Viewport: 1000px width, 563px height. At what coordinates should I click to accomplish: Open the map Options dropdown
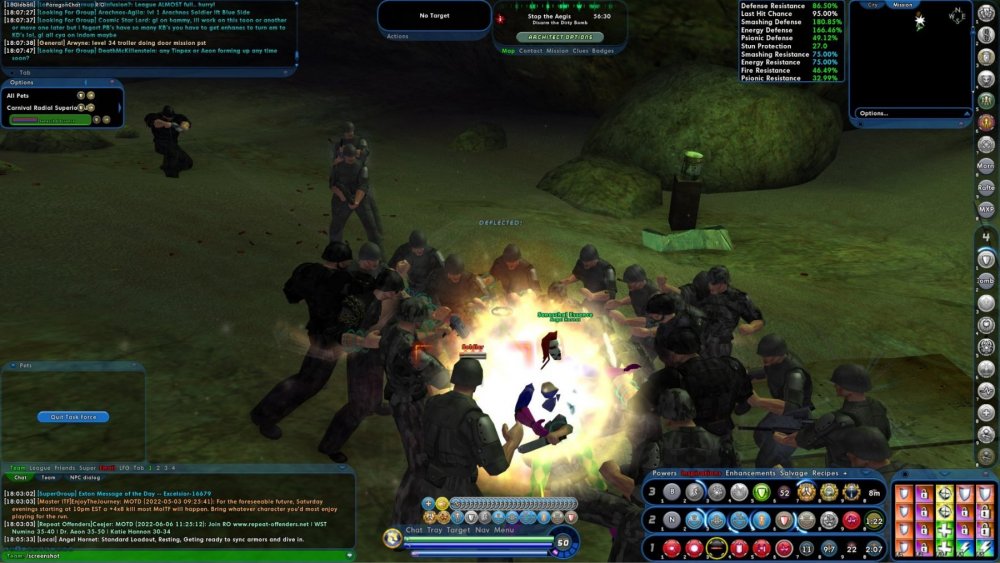(x=875, y=113)
